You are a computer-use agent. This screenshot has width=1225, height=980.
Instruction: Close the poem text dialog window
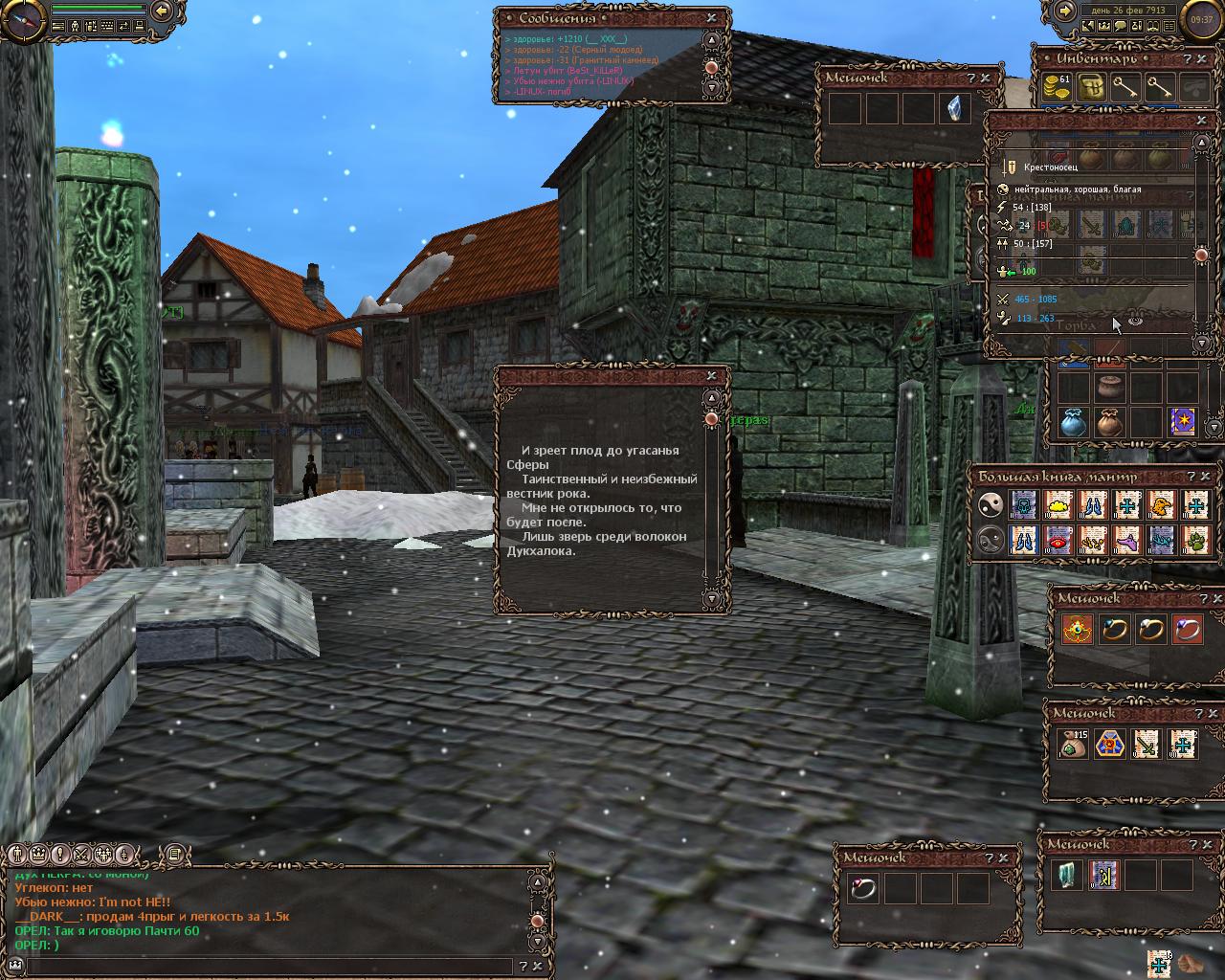(x=711, y=376)
